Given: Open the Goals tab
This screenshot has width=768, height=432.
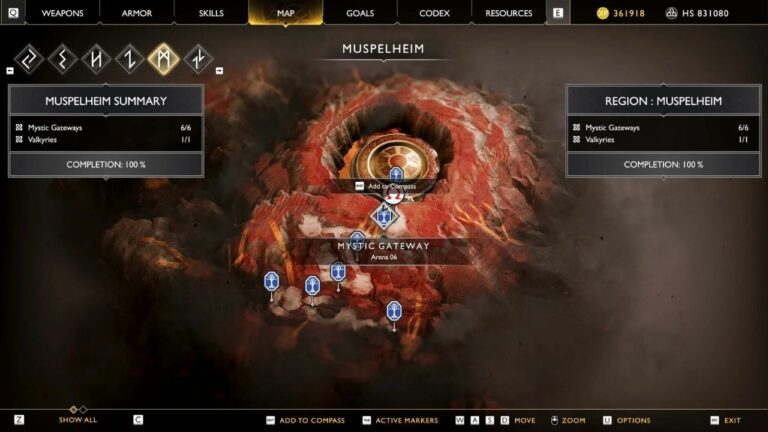Looking at the screenshot, I should click(360, 13).
